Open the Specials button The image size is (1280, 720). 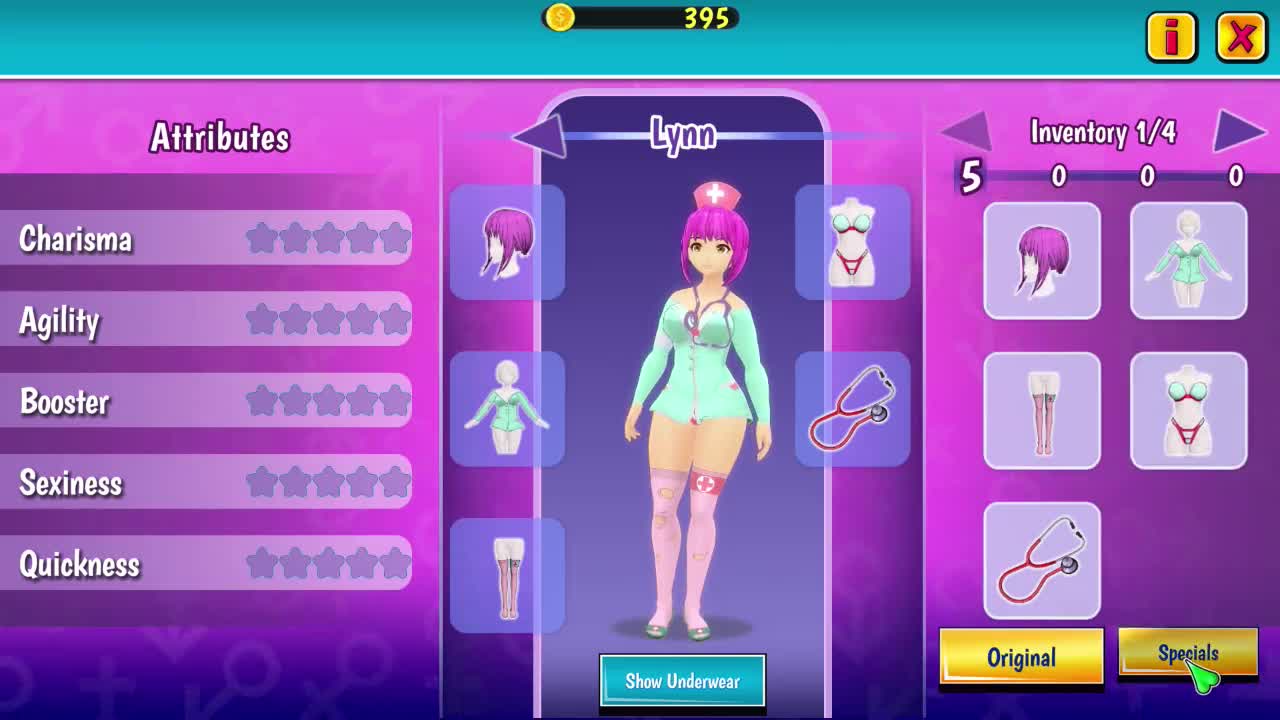click(x=1187, y=654)
